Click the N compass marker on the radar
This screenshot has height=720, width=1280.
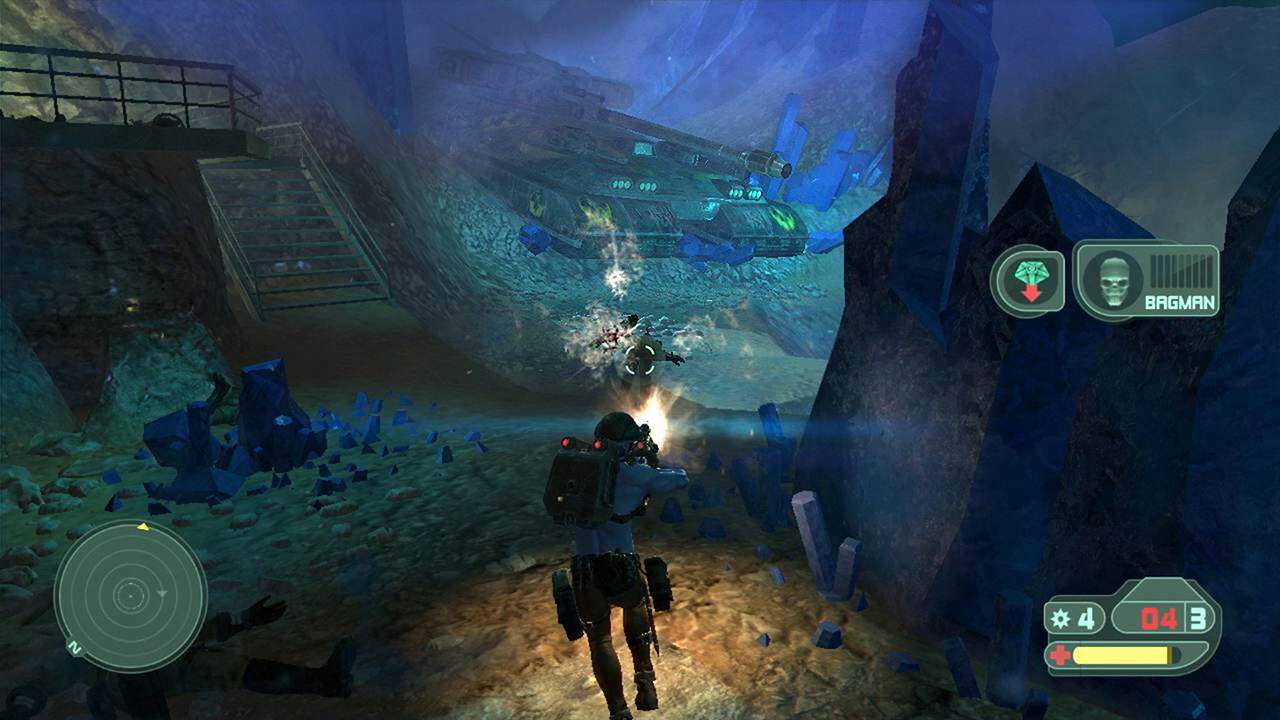[x=74, y=646]
